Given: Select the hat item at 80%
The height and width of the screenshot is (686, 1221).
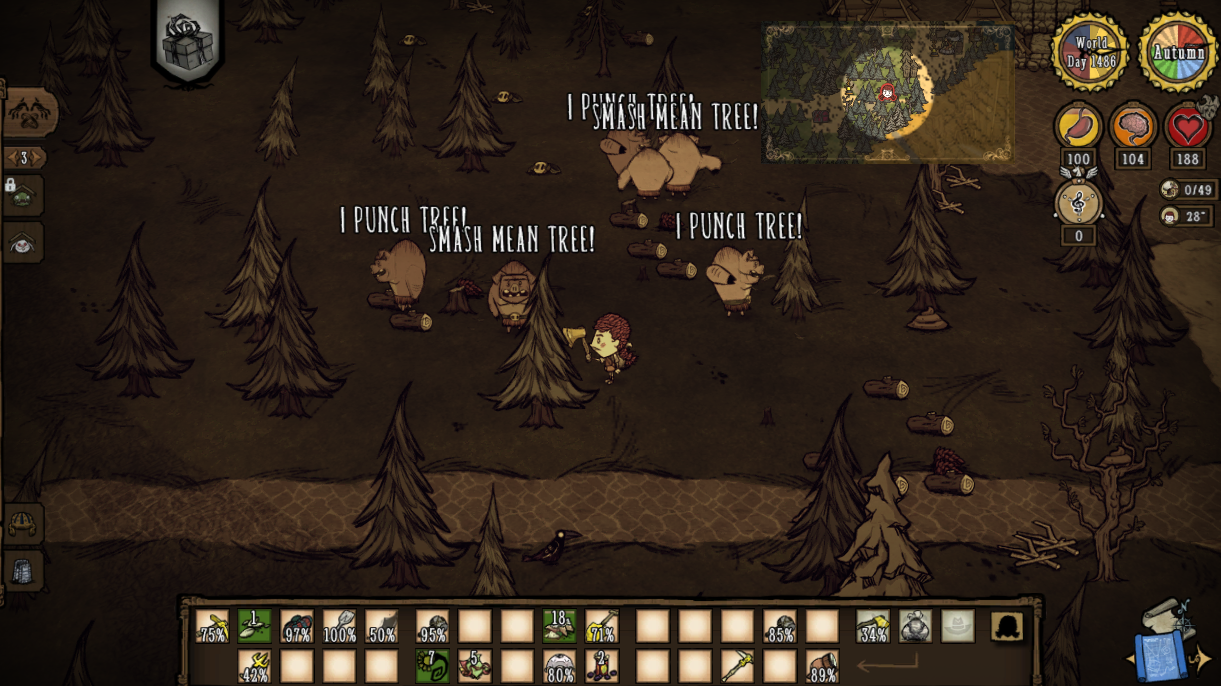Looking at the screenshot, I should point(559,666).
